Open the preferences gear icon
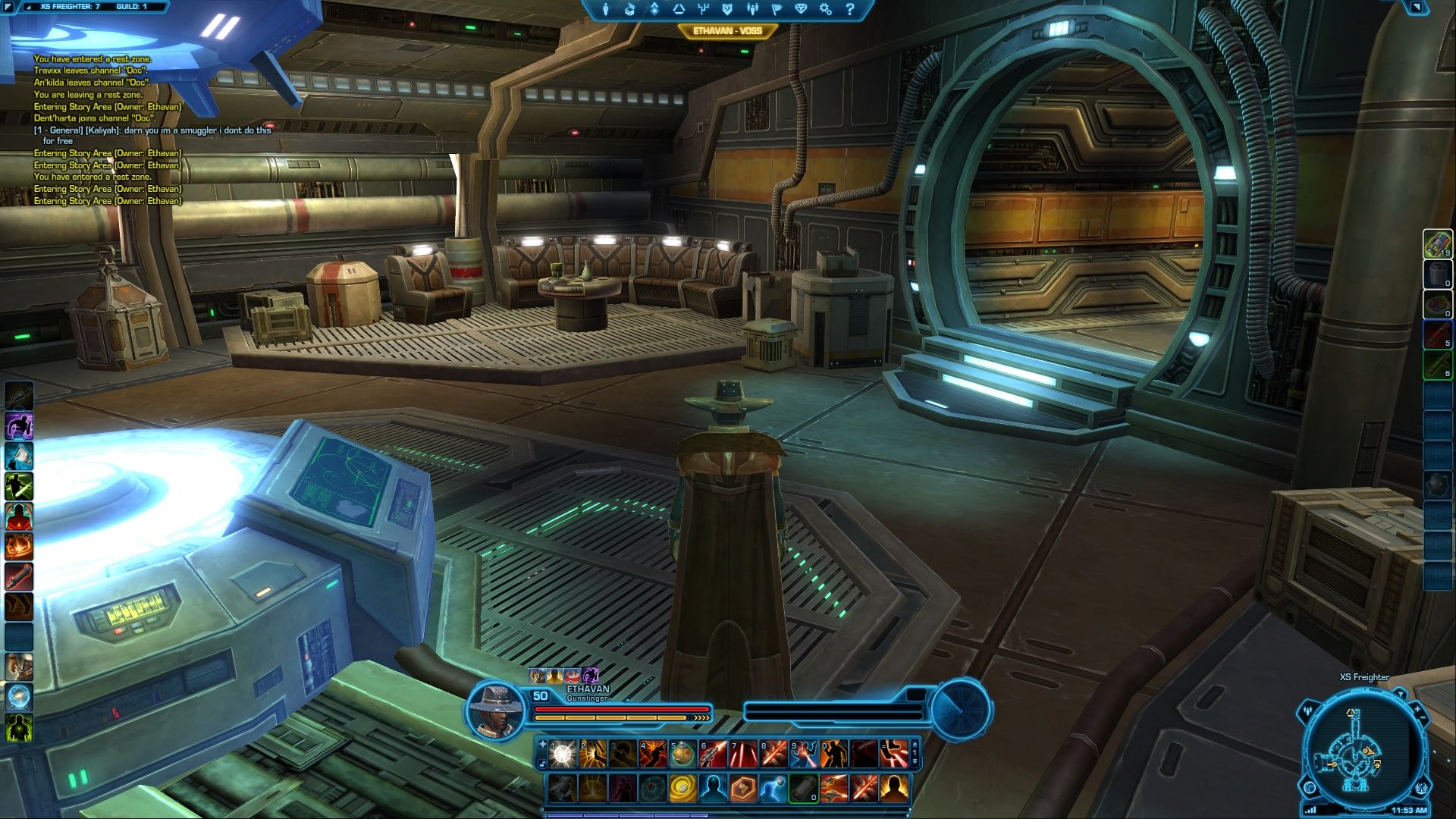 (826, 9)
